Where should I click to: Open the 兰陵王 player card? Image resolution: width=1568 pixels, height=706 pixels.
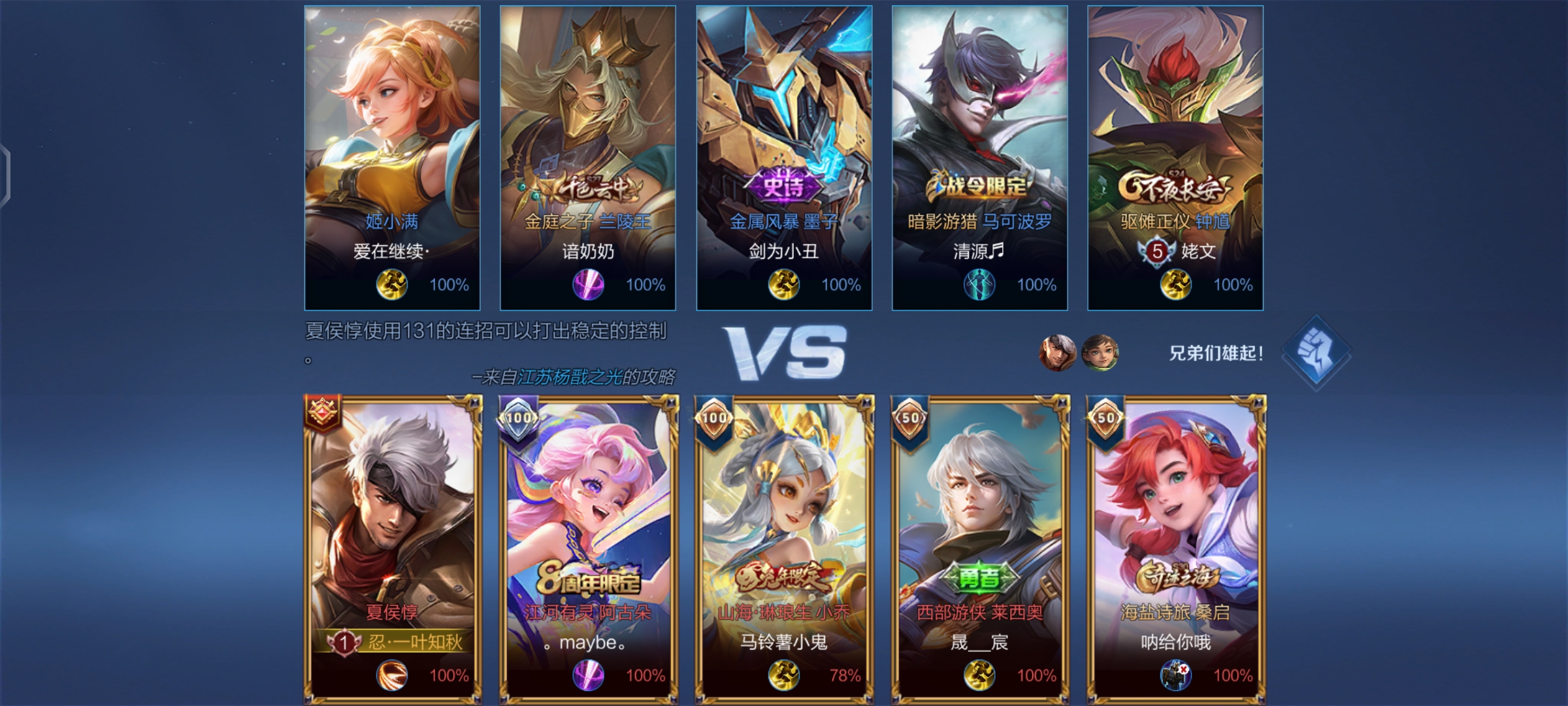point(588,157)
